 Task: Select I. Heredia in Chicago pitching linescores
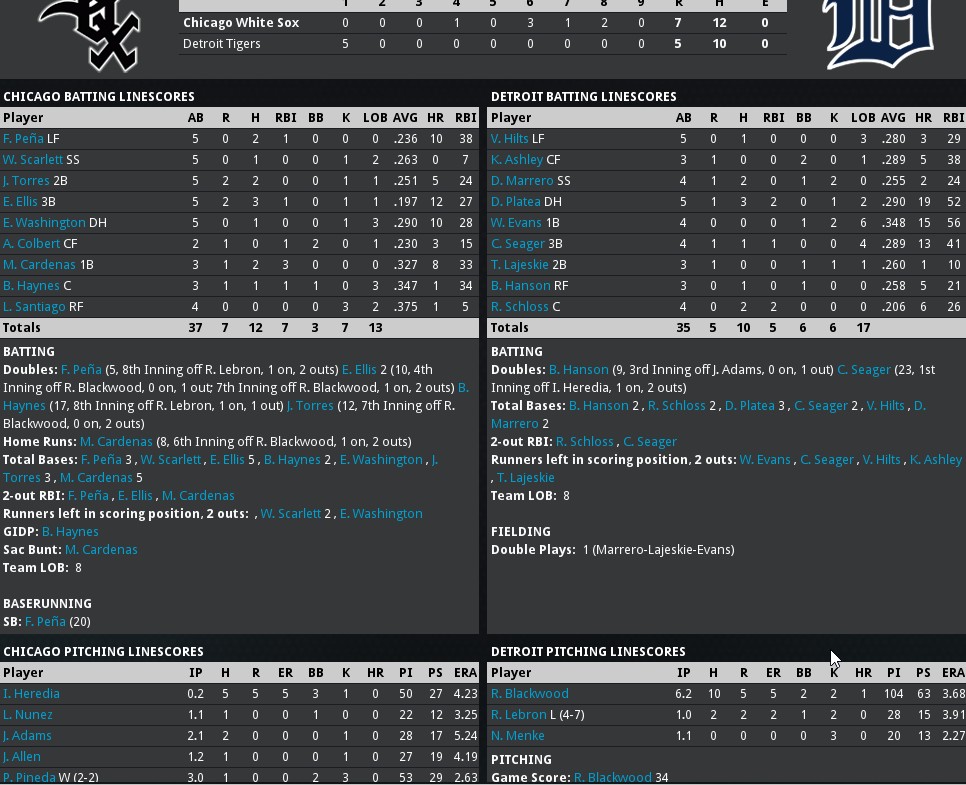pos(31,693)
